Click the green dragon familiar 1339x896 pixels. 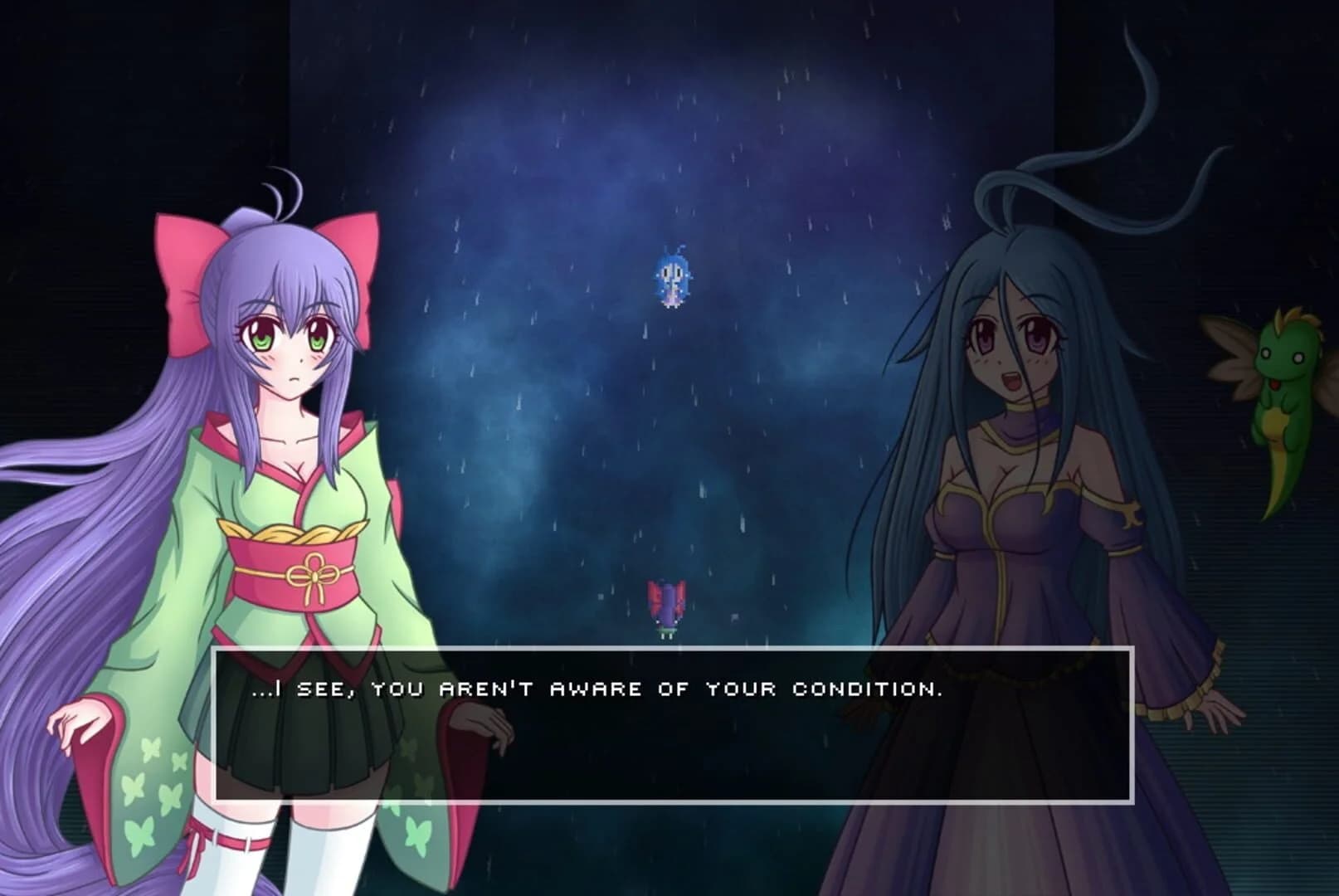click(x=1269, y=390)
